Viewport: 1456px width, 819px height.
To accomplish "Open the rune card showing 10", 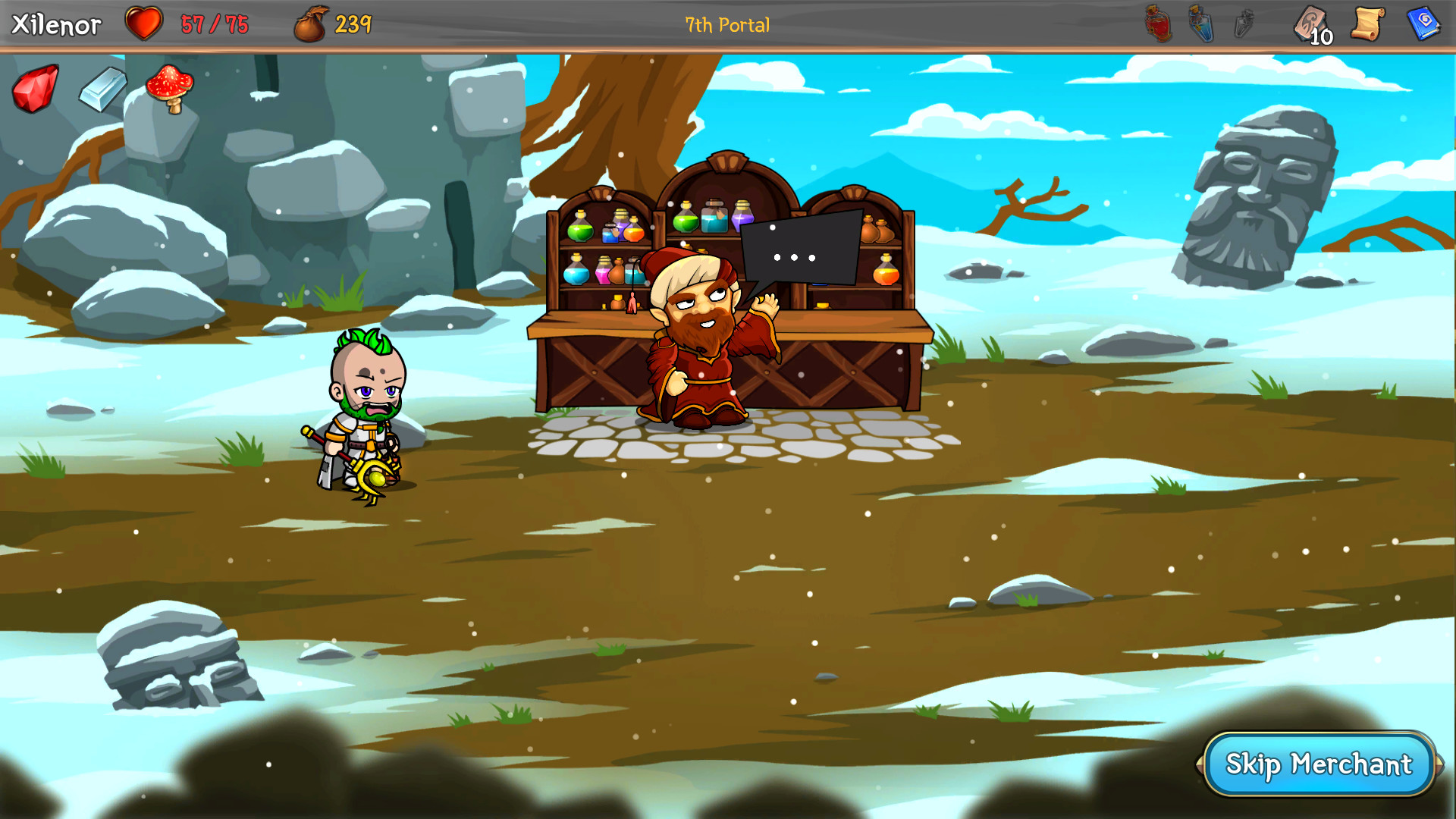I will point(1308,23).
